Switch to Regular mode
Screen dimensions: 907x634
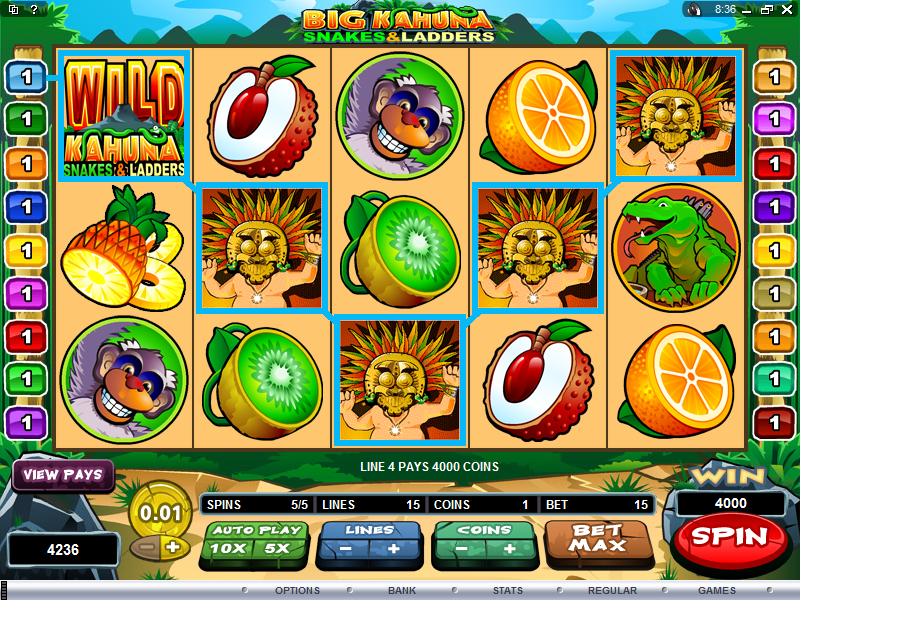pos(612,590)
